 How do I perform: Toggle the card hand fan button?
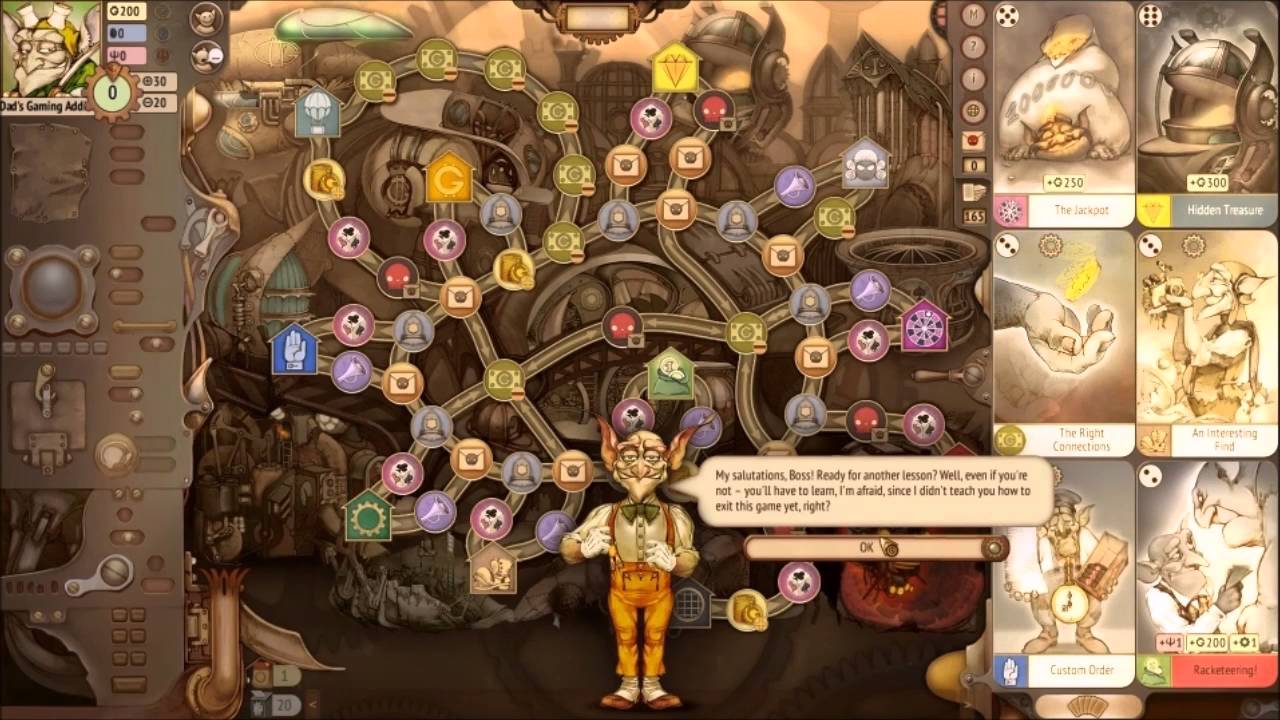pyautogui.click(x=1088, y=706)
